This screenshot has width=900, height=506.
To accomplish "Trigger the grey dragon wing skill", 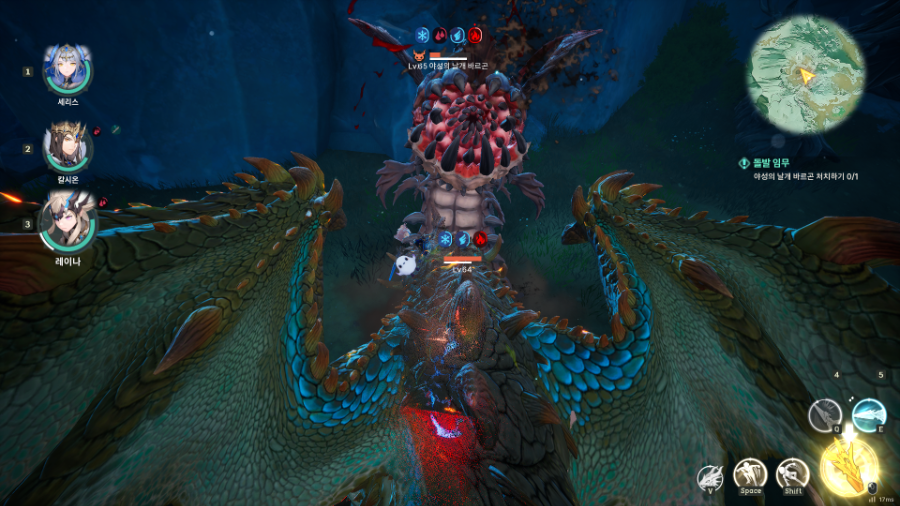I will click(825, 414).
